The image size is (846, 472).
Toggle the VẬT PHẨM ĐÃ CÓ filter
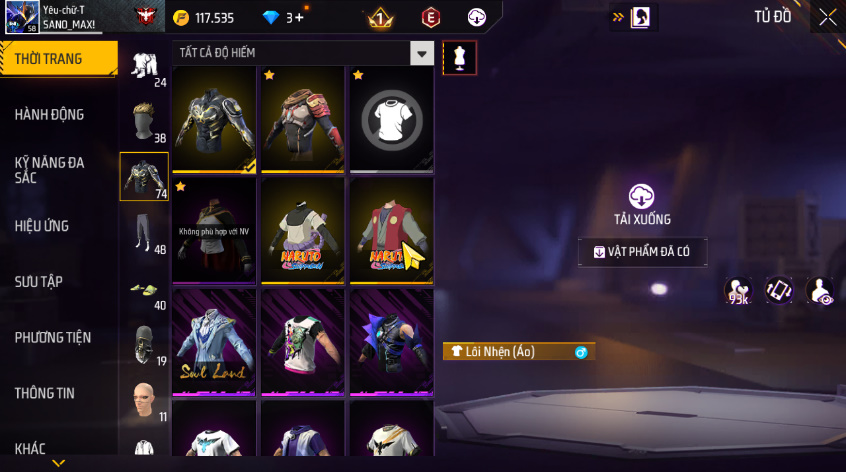point(642,252)
